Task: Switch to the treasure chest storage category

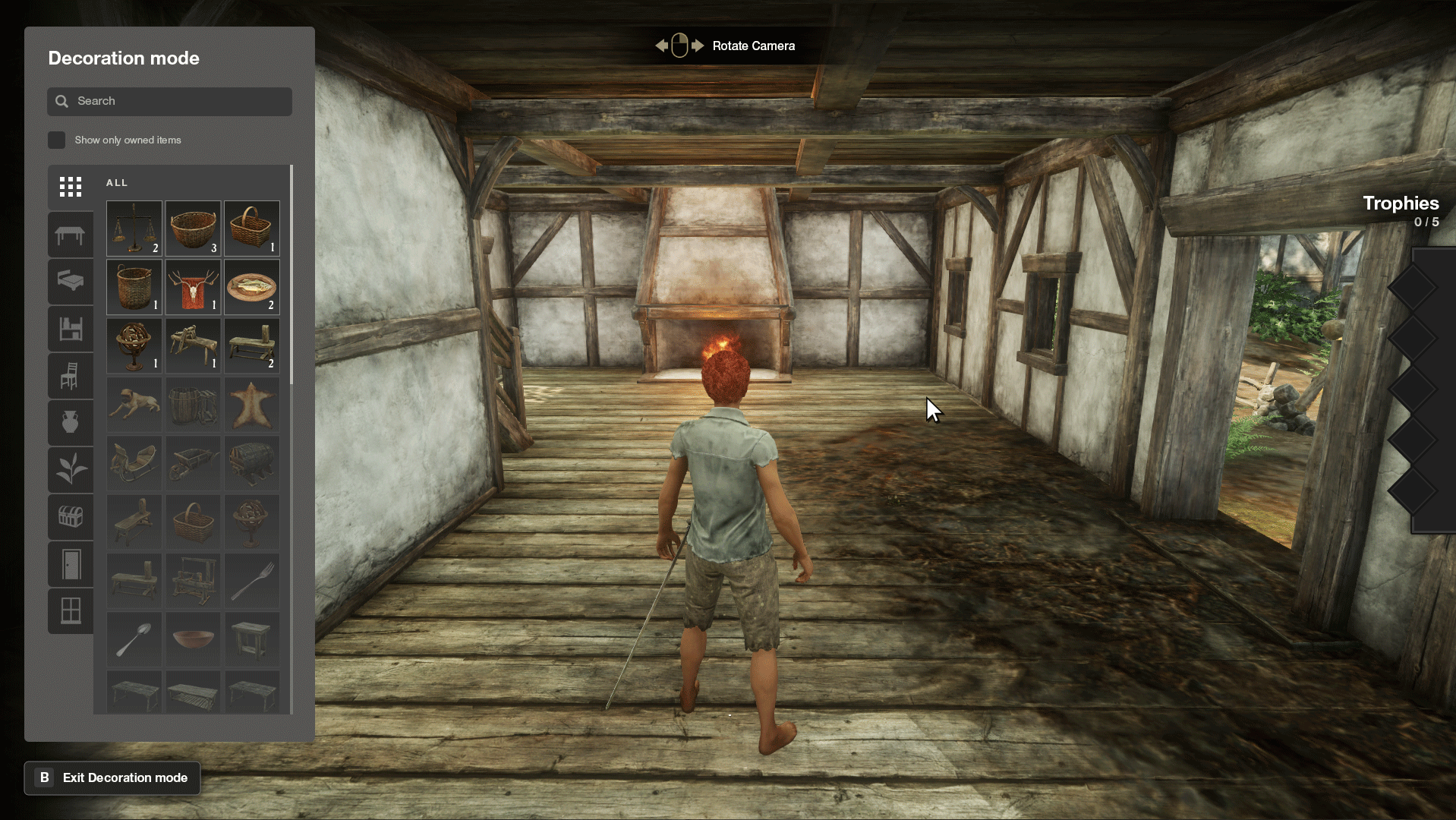Action: click(x=71, y=517)
